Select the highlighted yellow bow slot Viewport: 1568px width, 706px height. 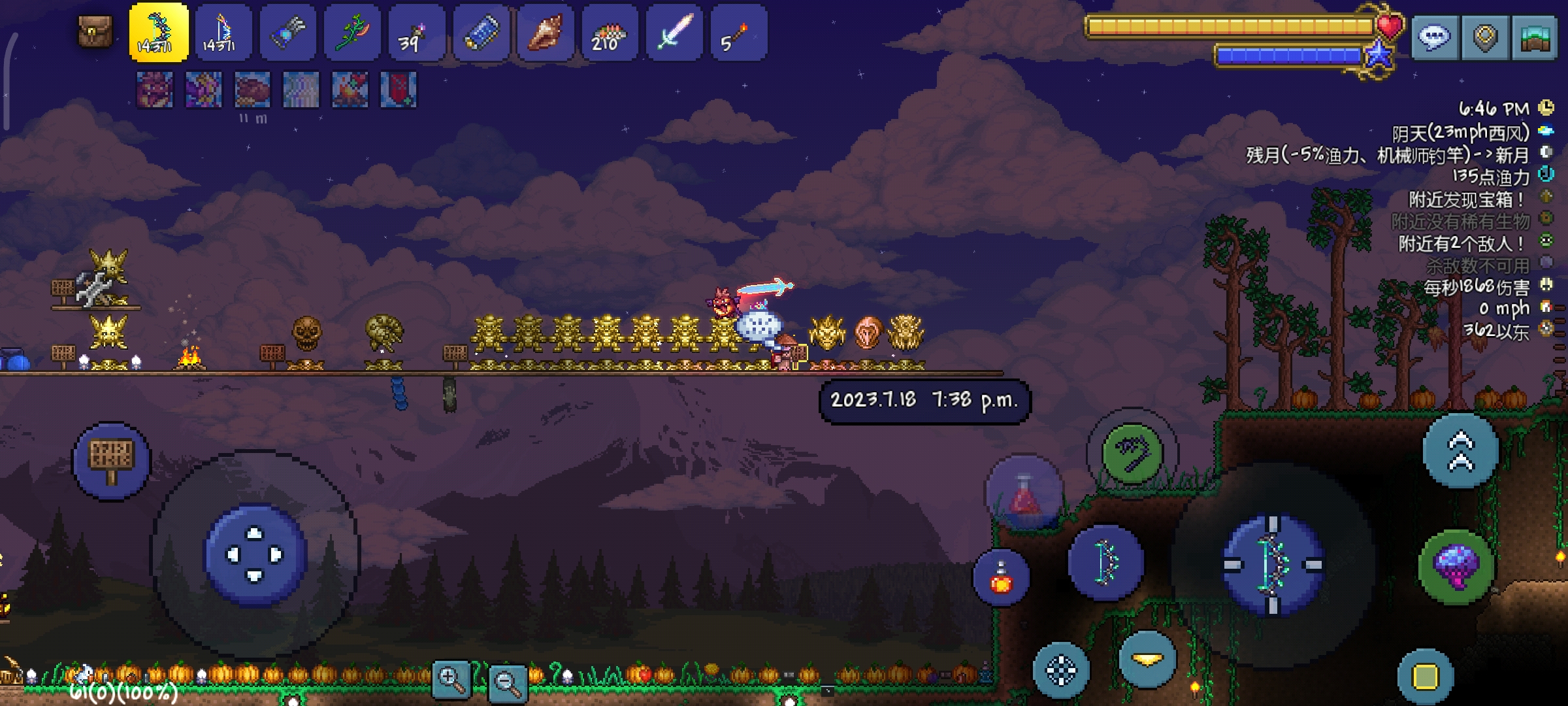pyautogui.click(x=159, y=33)
